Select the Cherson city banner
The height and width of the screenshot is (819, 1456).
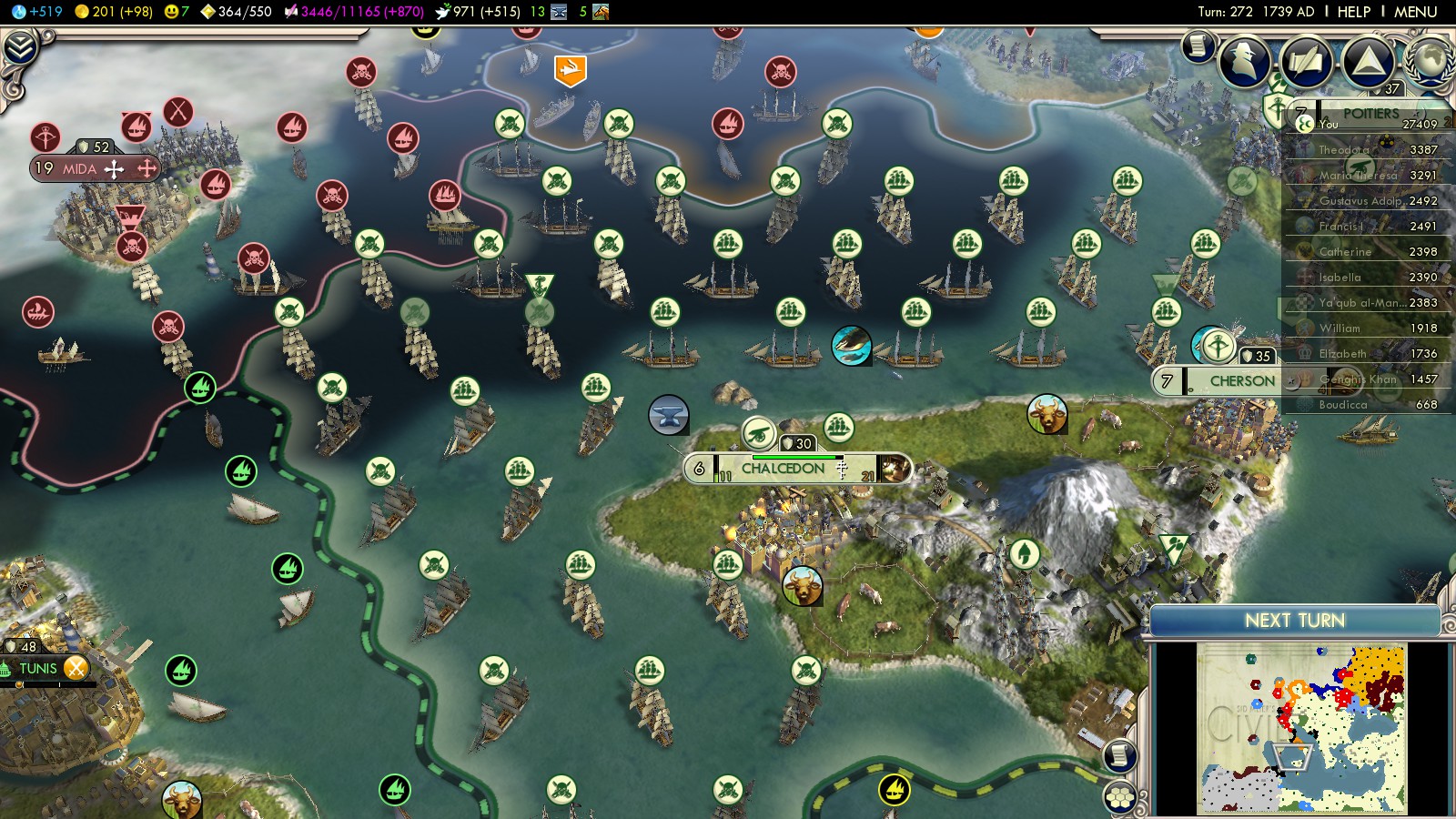[1241, 381]
